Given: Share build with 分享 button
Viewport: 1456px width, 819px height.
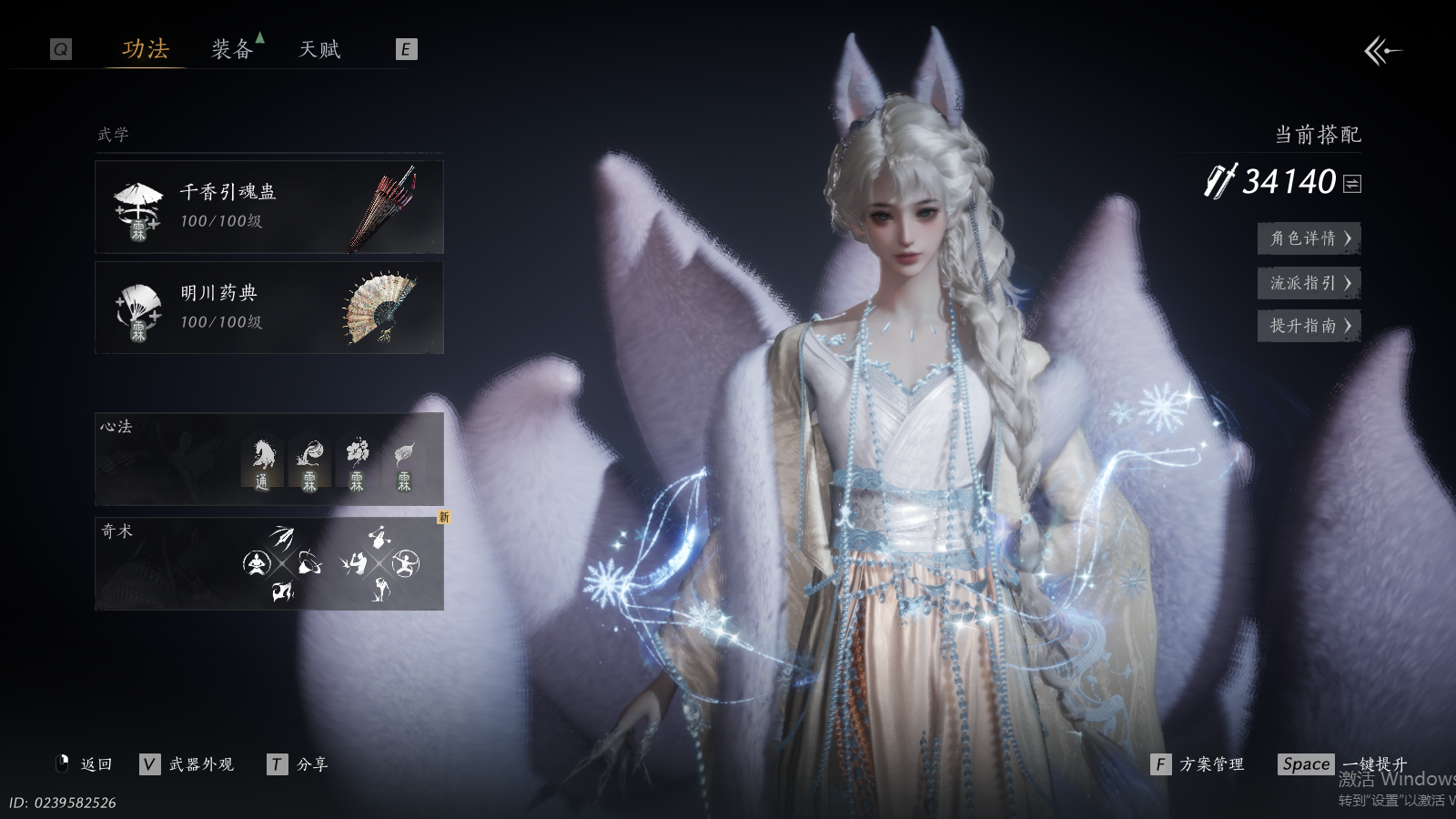Looking at the screenshot, I should click(x=298, y=764).
